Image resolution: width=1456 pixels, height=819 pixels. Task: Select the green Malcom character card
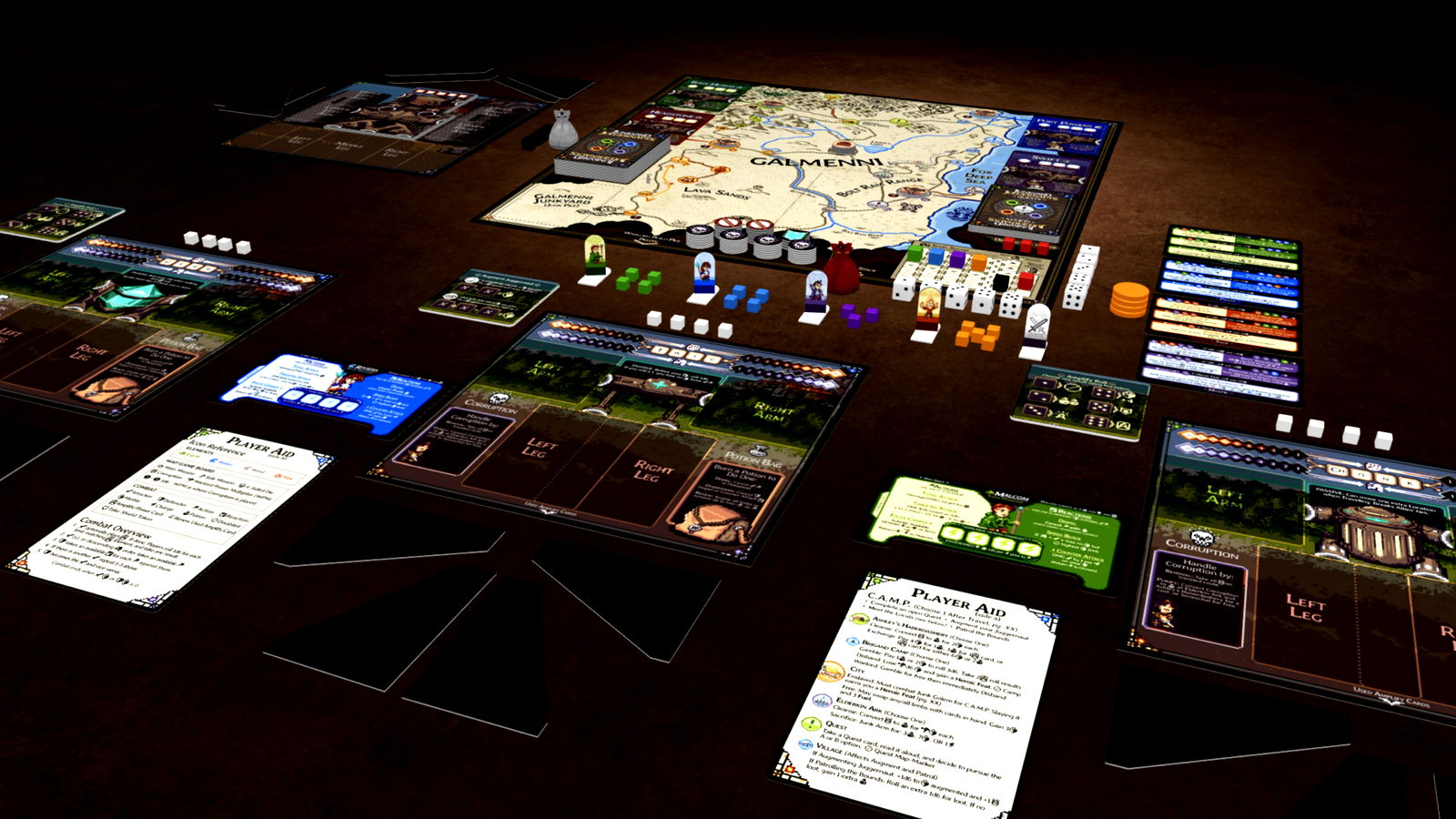(x=994, y=528)
